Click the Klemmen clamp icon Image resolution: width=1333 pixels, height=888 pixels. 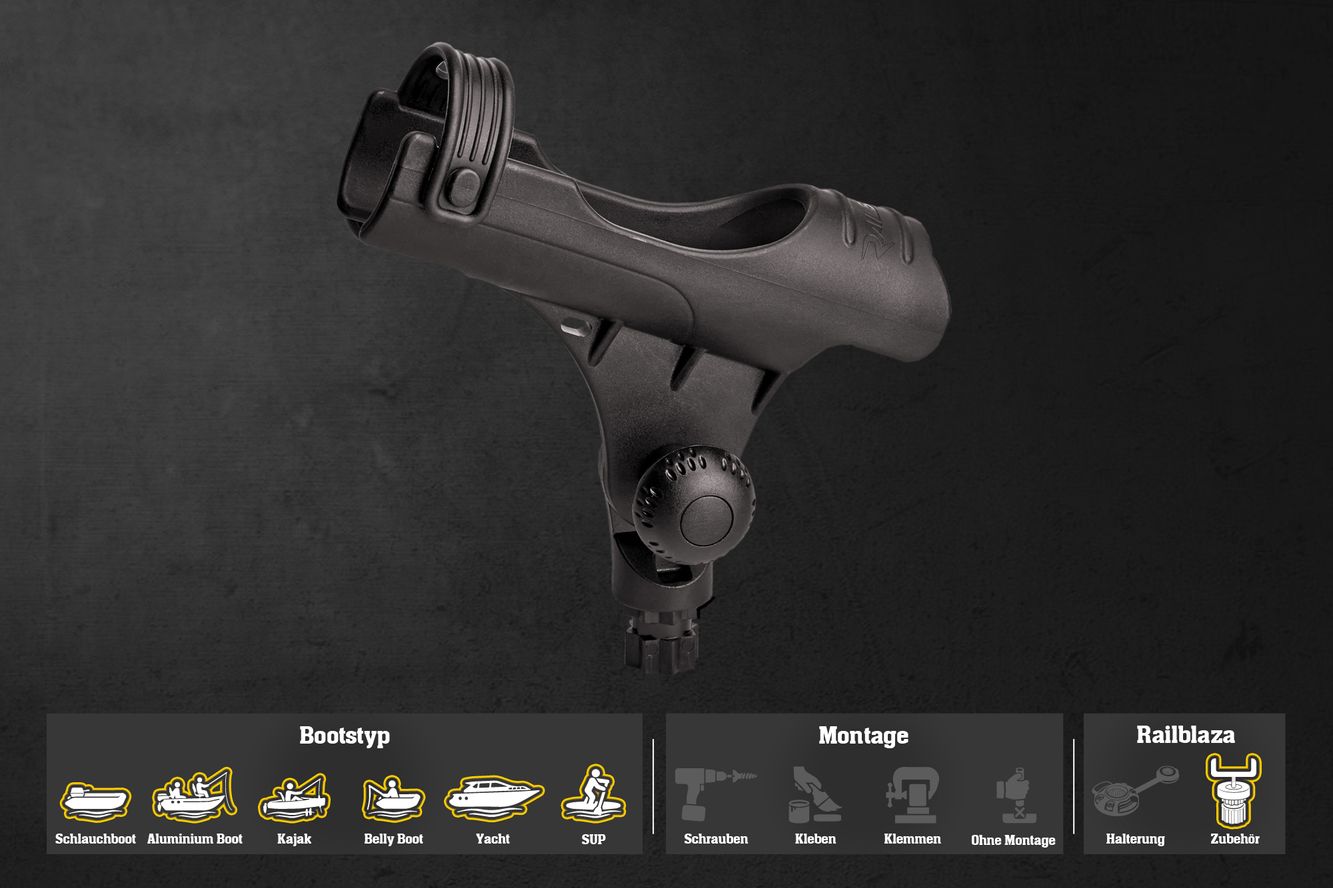(x=912, y=795)
